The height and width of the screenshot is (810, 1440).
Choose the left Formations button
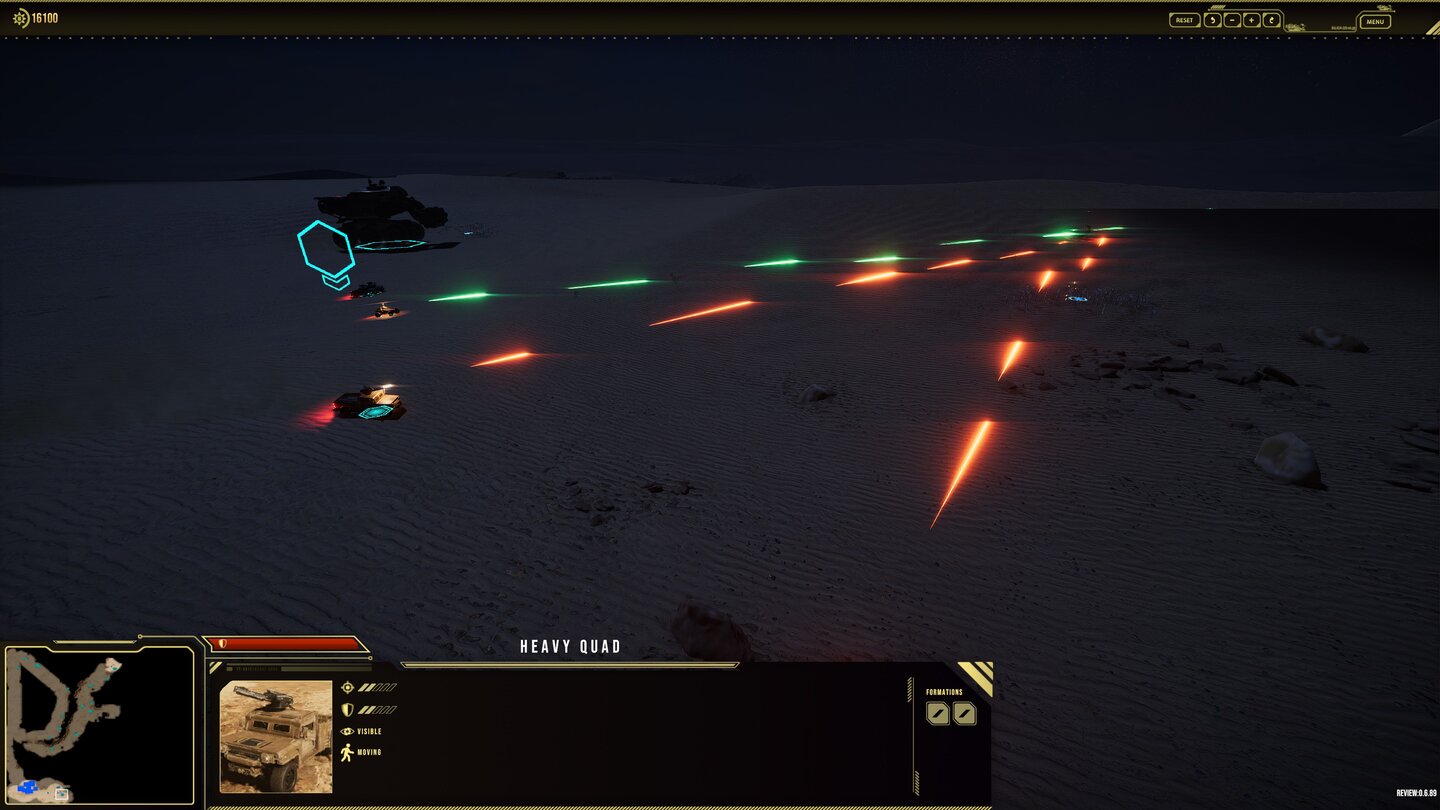(937, 713)
